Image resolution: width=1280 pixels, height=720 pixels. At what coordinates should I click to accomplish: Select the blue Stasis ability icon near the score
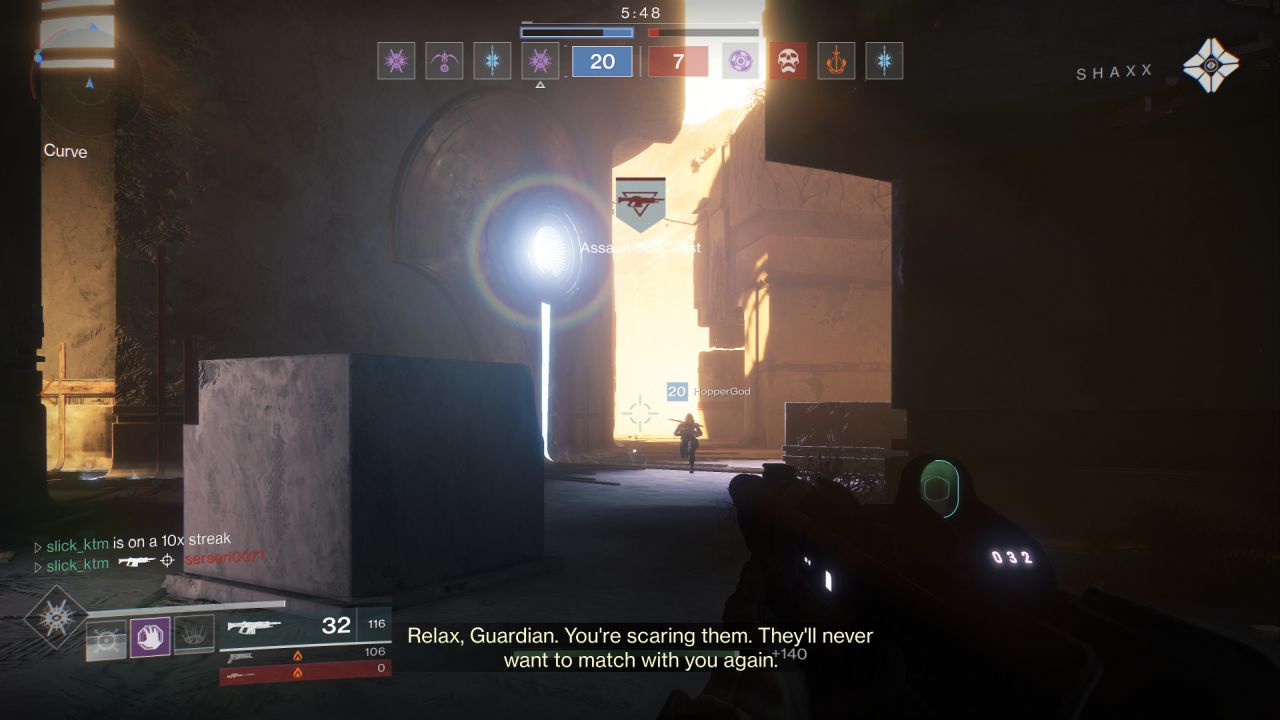(491, 62)
